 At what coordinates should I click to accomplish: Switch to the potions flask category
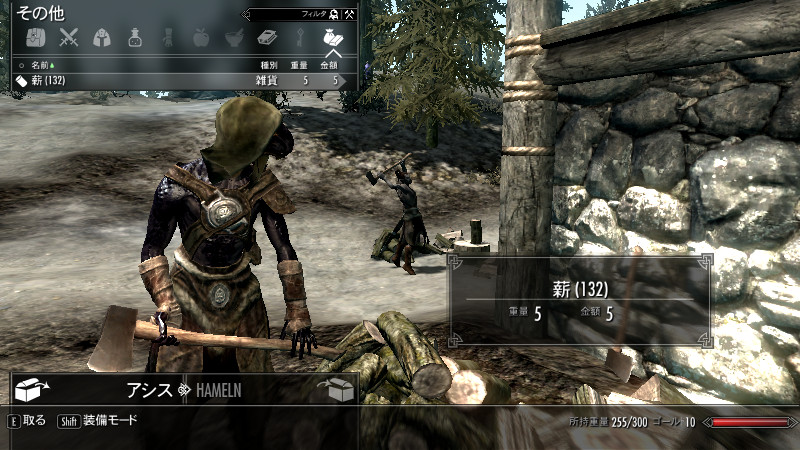(x=134, y=38)
